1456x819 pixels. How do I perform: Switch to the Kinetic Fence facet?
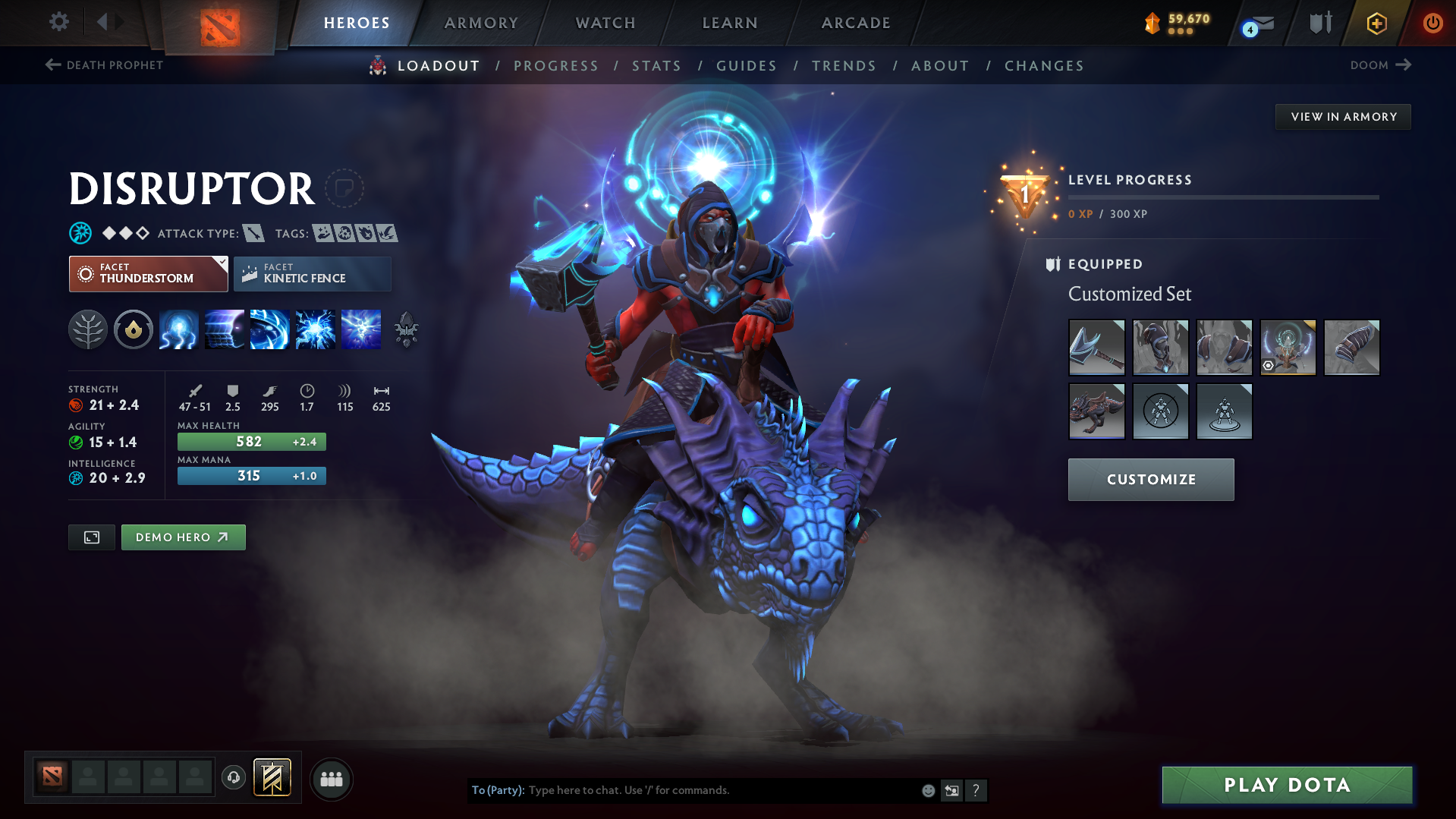[312, 273]
